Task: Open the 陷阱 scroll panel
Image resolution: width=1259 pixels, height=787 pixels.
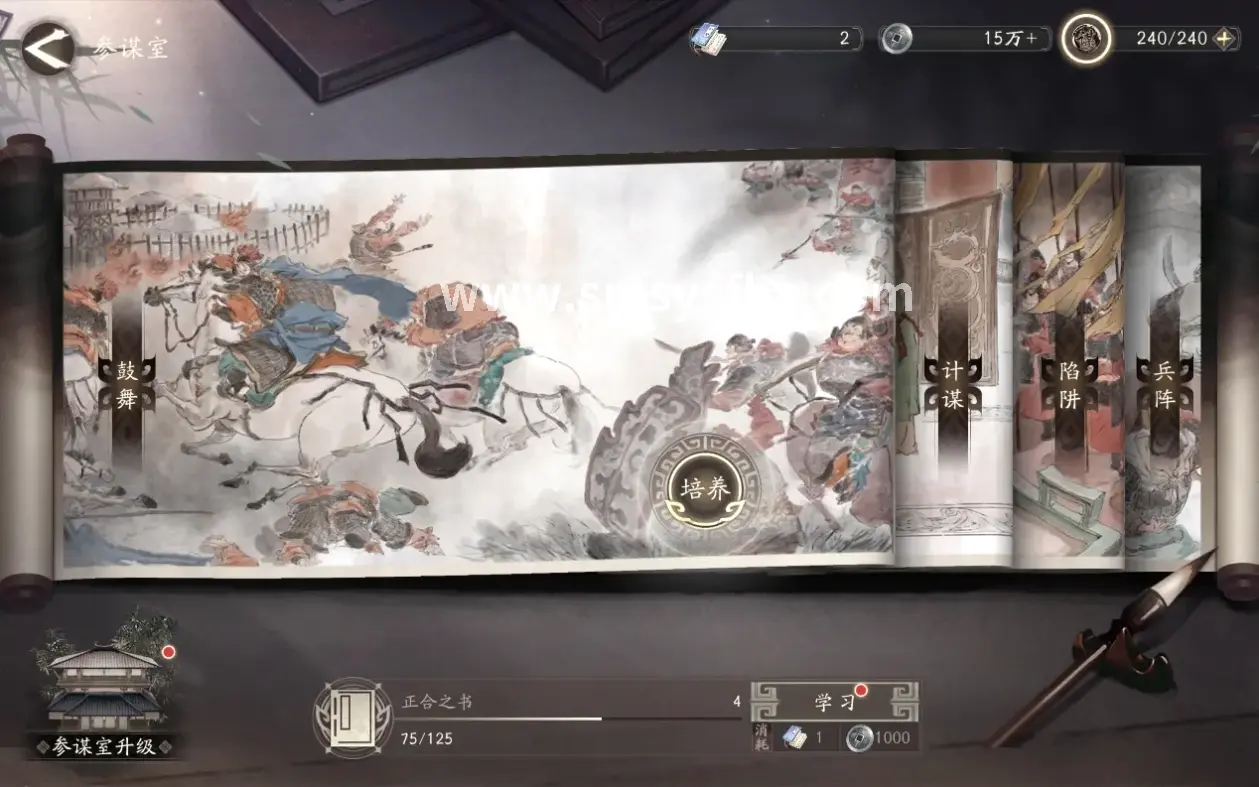Action: click(x=1069, y=385)
